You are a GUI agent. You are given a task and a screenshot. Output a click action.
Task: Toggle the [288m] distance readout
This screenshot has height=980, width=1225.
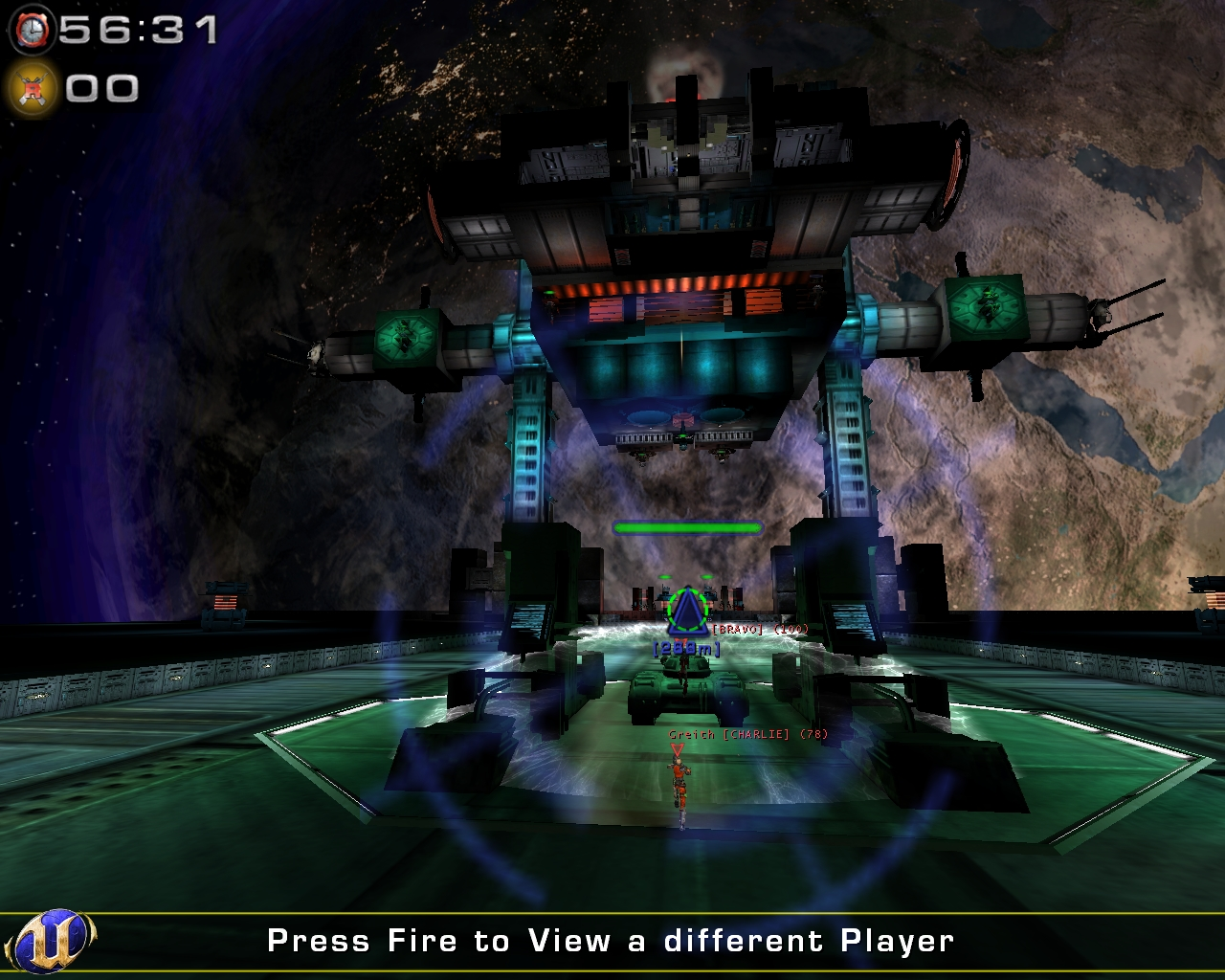[x=685, y=647]
